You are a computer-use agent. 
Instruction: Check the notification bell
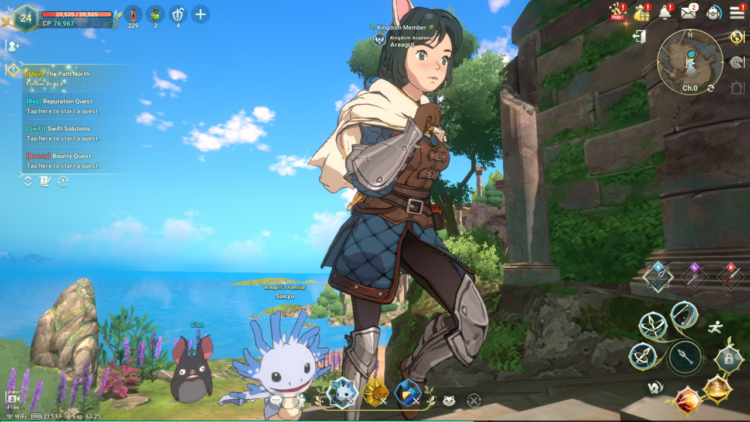(665, 12)
